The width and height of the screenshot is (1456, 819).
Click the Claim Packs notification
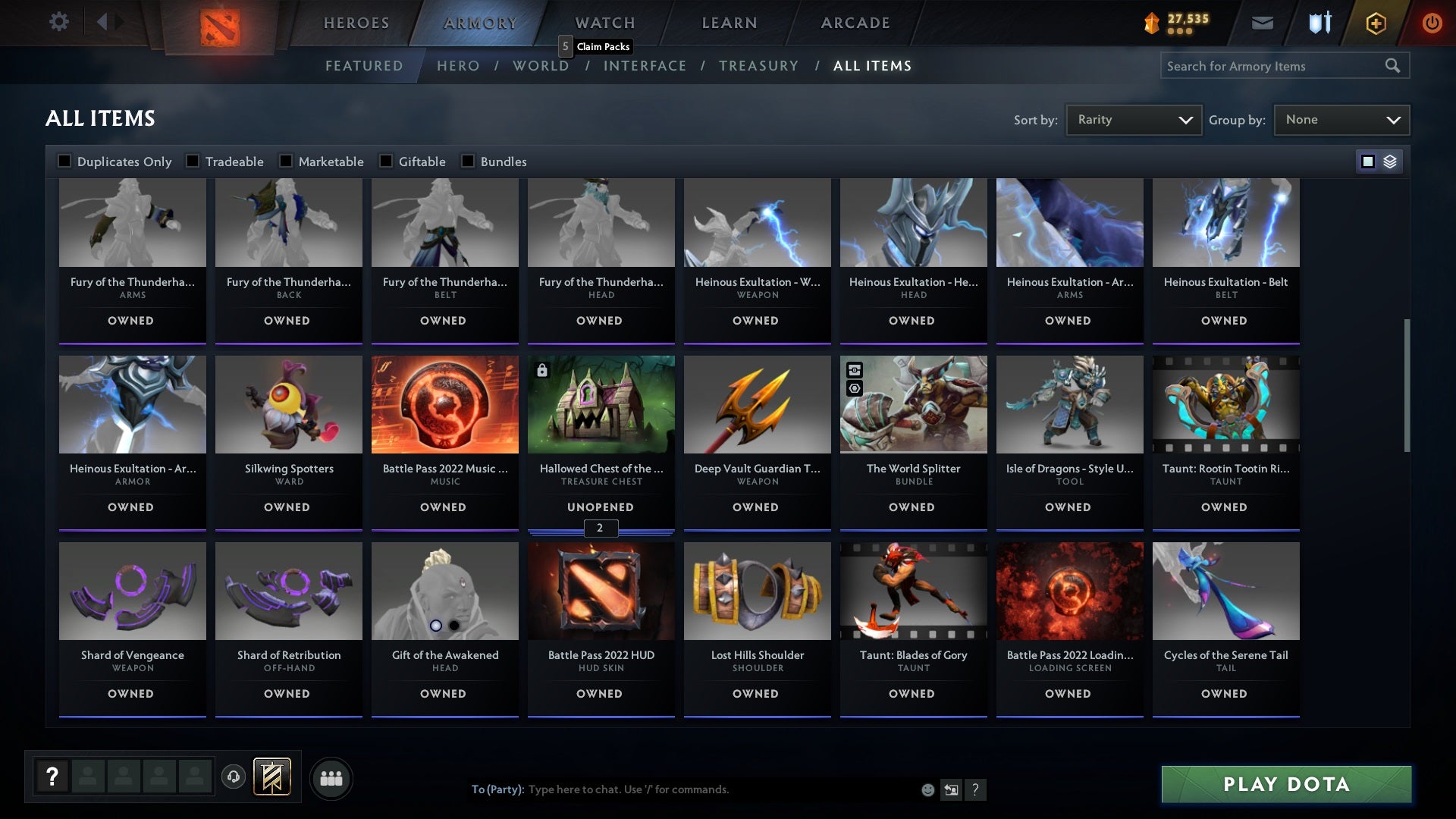click(x=596, y=46)
